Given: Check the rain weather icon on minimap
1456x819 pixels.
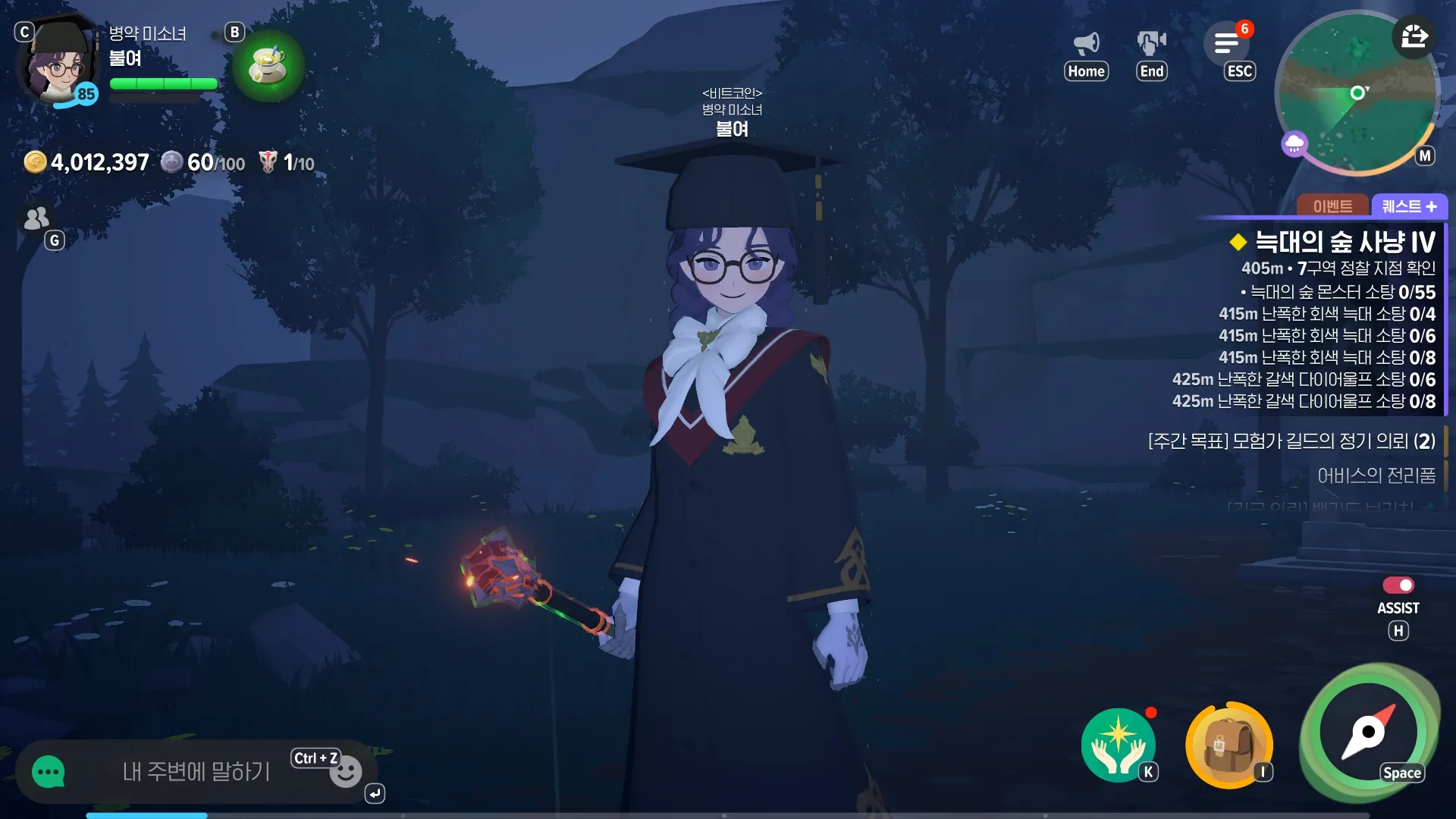Looking at the screenshot, I should 1294,143.
